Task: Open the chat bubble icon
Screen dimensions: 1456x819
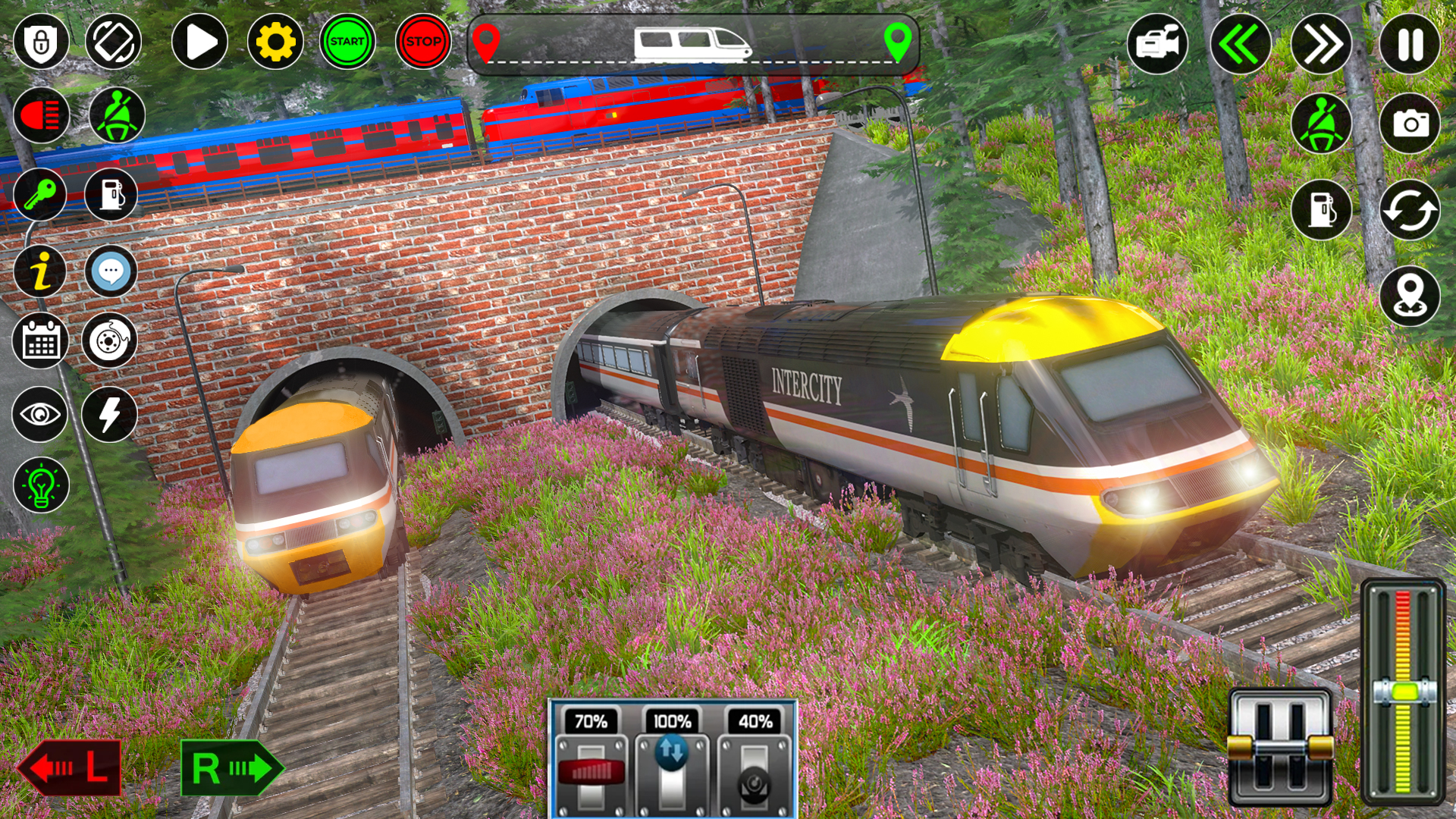Action: [x=112, y=269]
